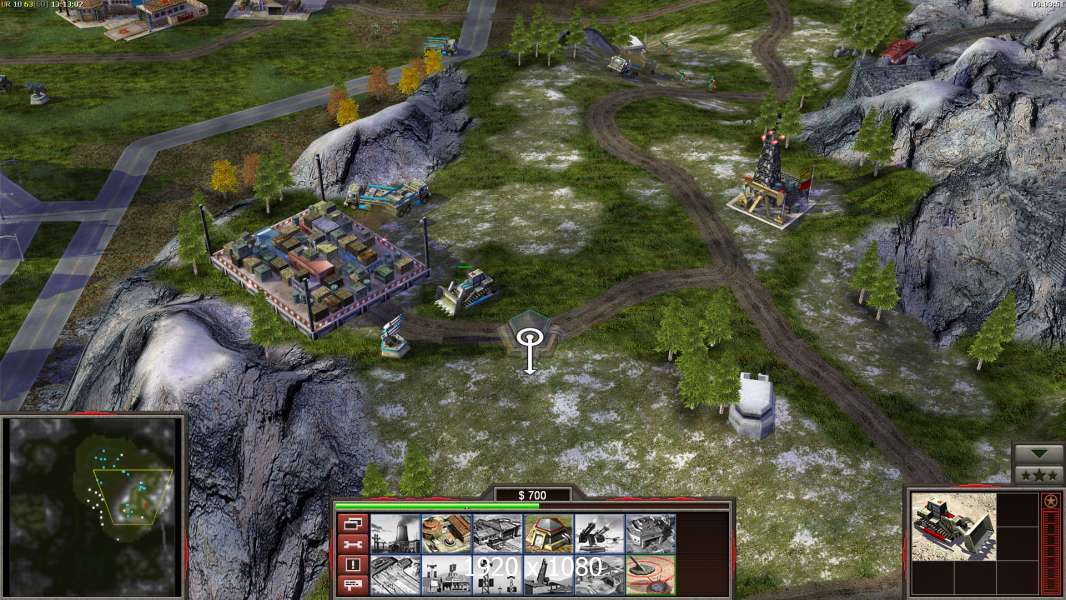1066x600 pixels.
Task: Open the three-star generals powers button
Action: point(1038,474)
